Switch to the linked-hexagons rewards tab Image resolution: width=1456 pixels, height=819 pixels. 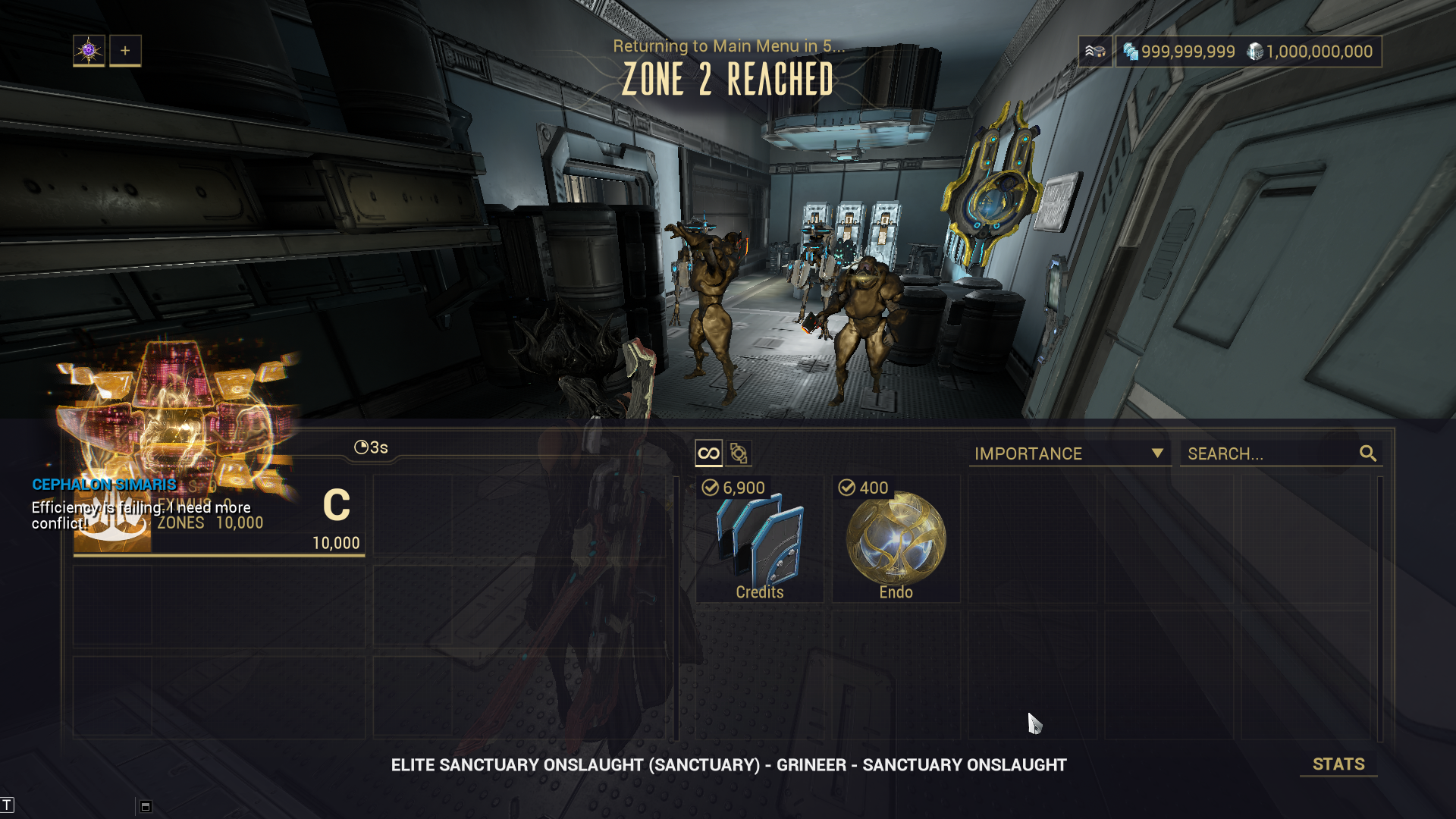[739, 453]
